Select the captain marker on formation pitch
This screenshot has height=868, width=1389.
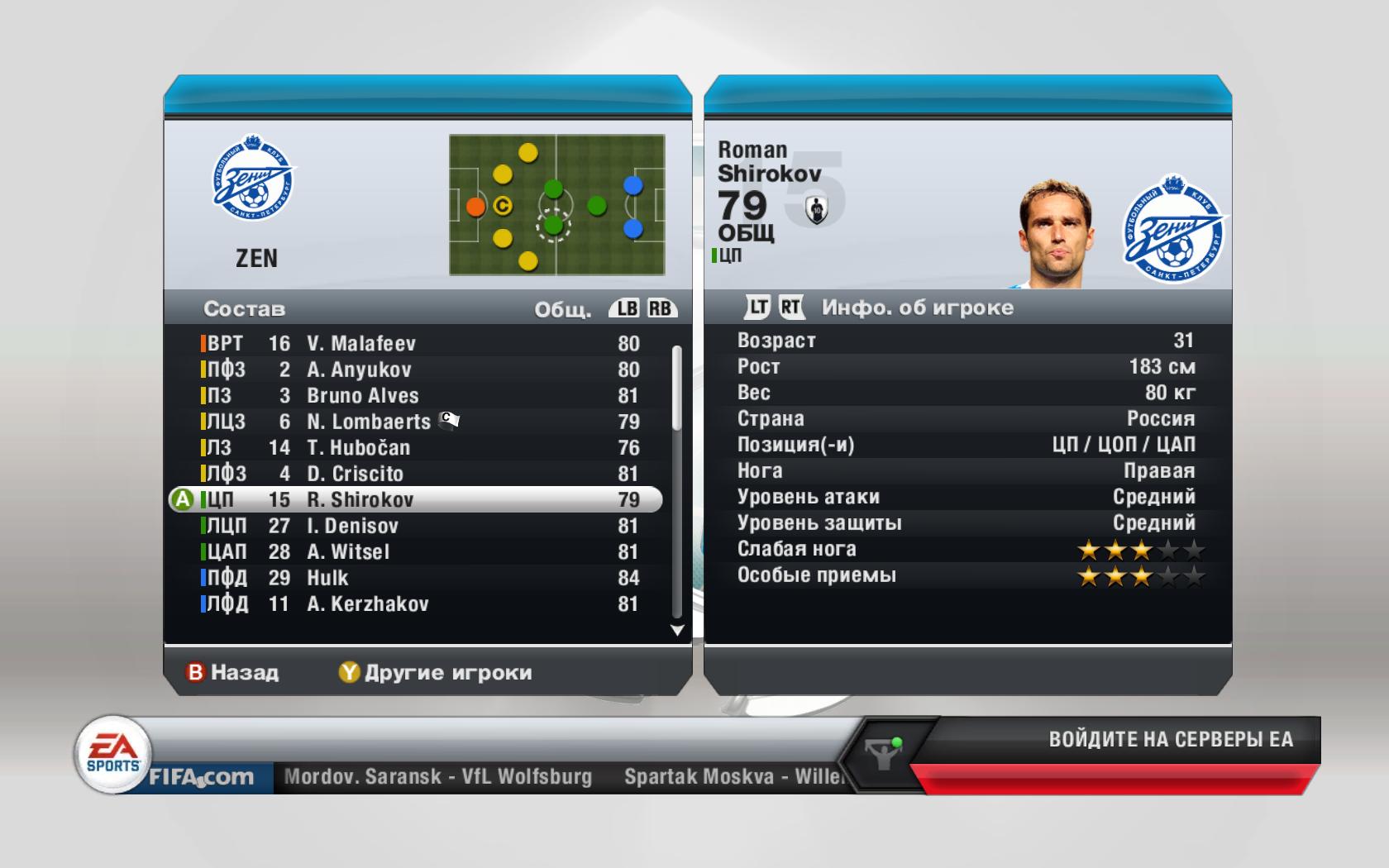pos(503,206)
